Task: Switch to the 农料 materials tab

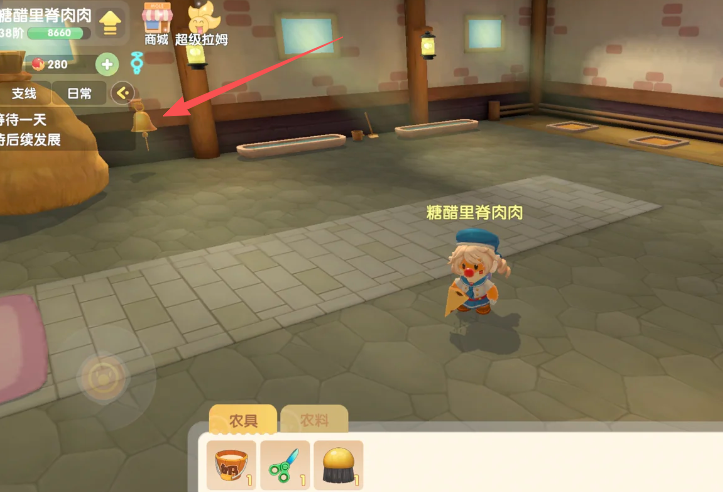Action: click(314, 422)
